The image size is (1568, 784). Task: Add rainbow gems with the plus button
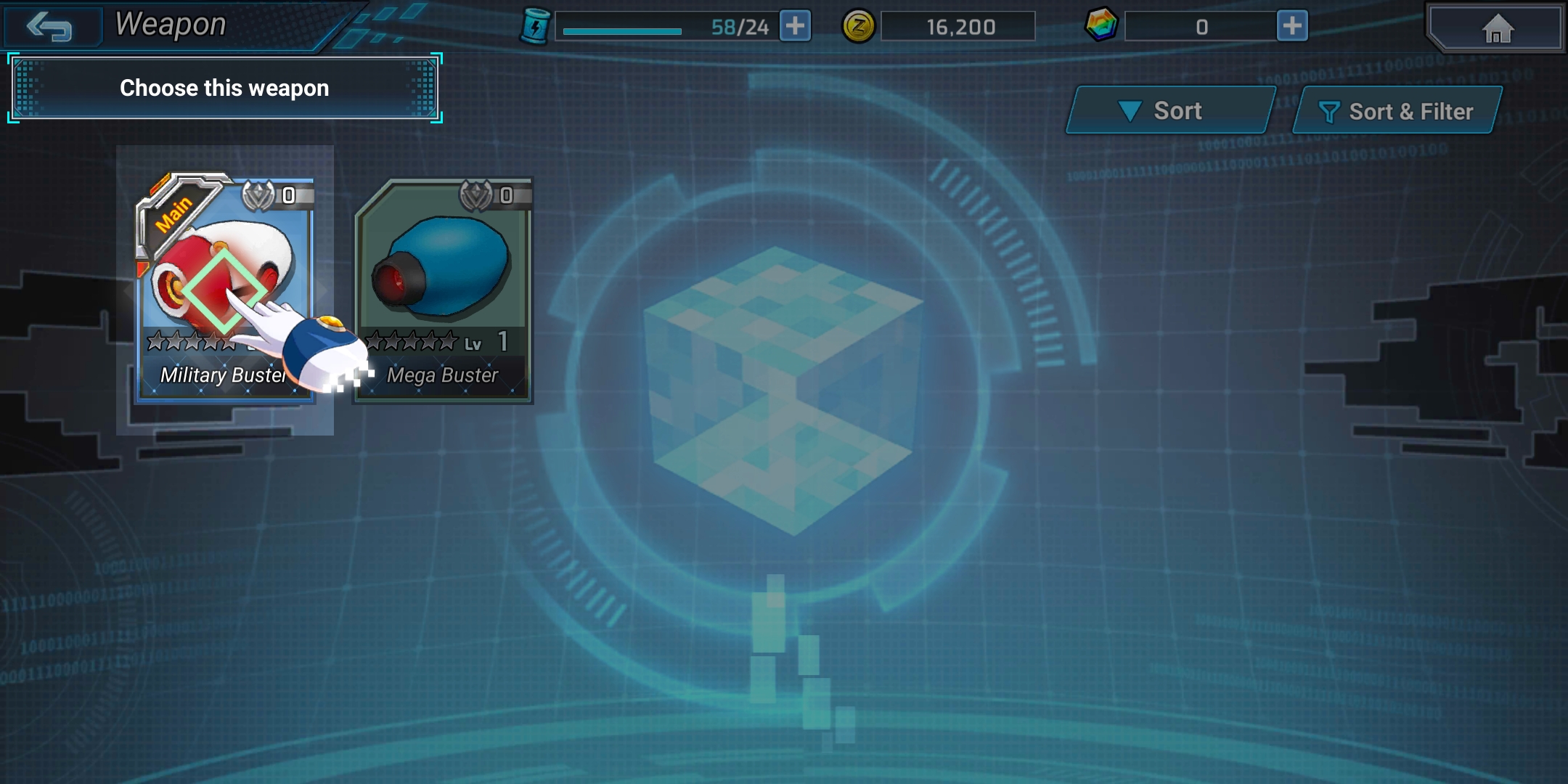pos(1291,27)
